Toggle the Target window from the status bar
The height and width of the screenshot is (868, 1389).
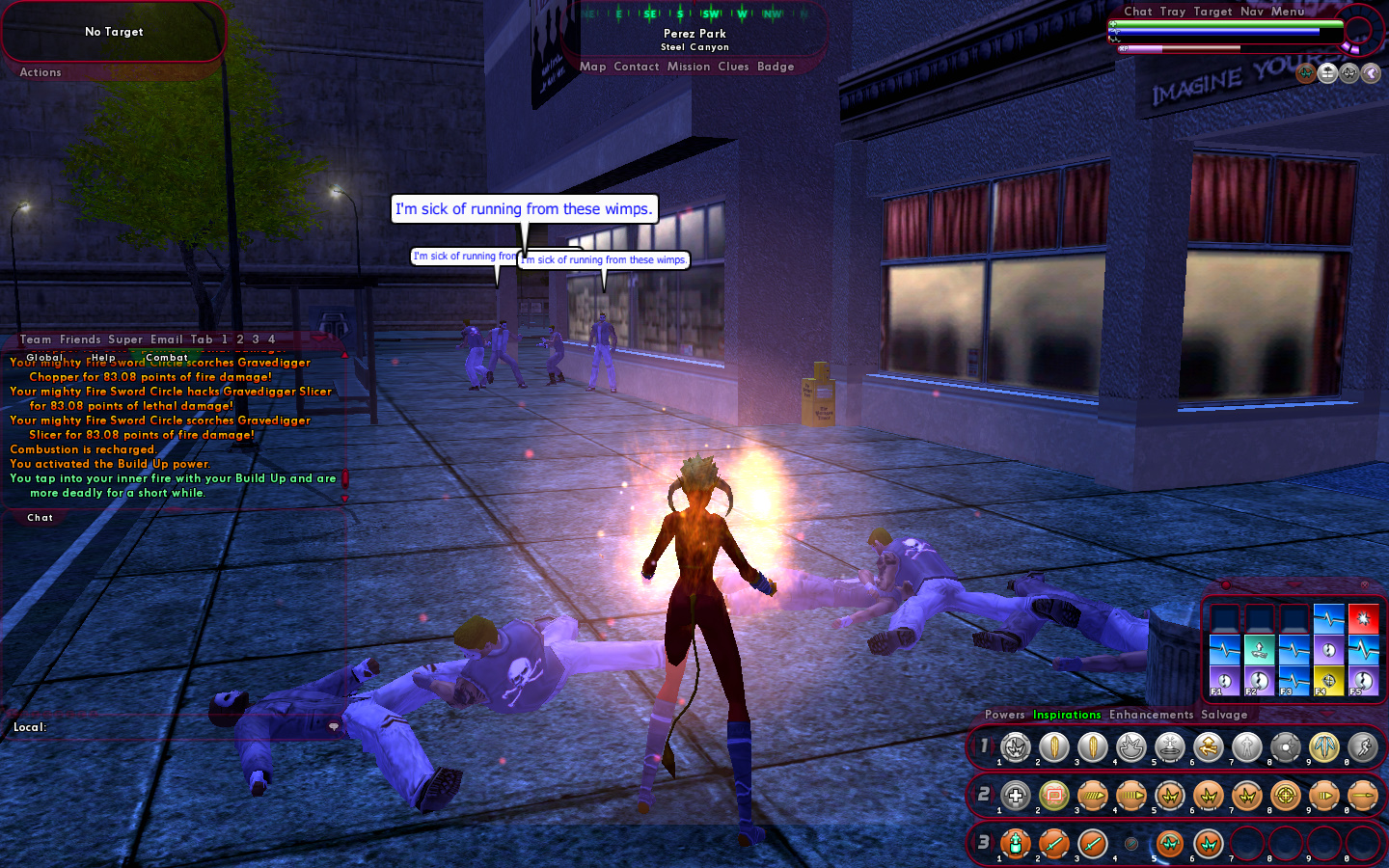click(1212, 12)
